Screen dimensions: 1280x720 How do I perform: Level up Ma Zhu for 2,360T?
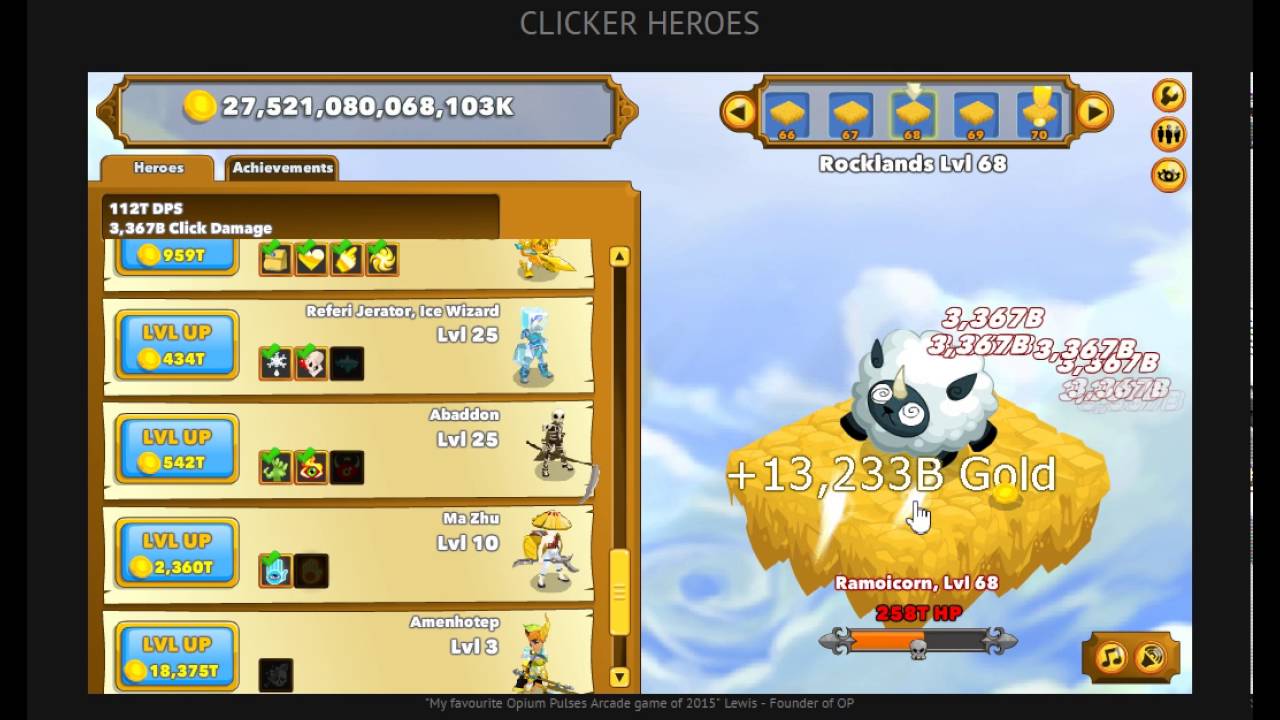pyautogui.click(x=177, y=553)
